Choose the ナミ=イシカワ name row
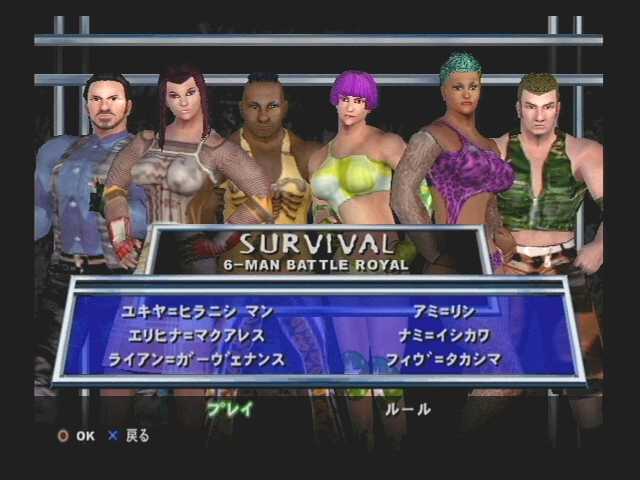640x480 pixels. 442,335
